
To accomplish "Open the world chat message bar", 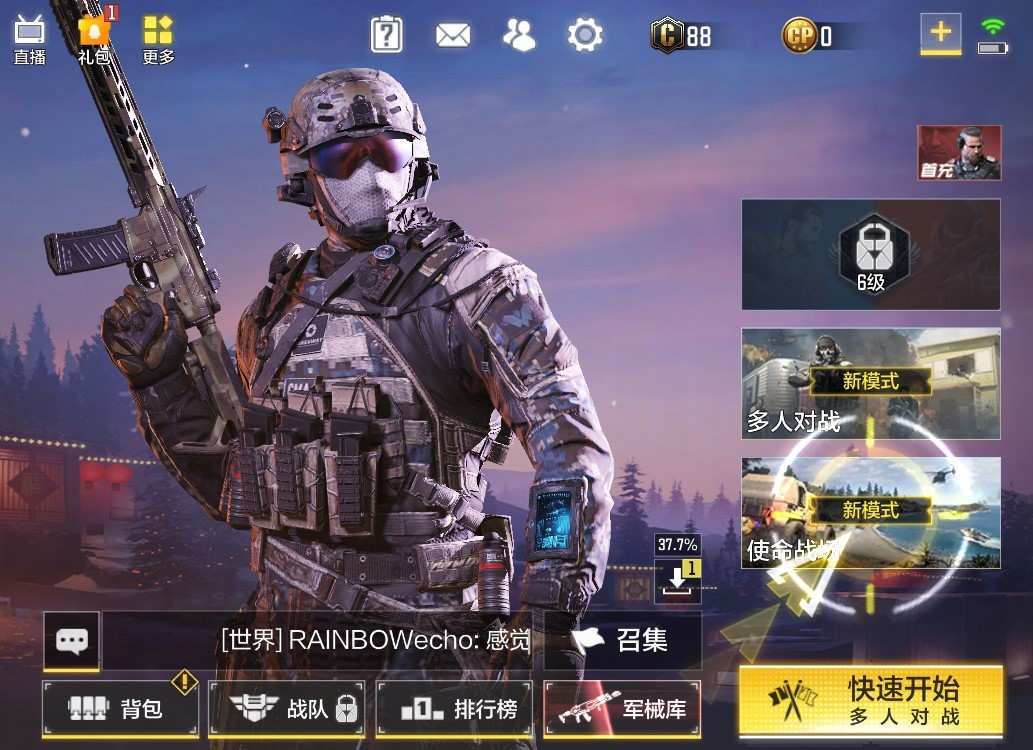I will 375,640.
